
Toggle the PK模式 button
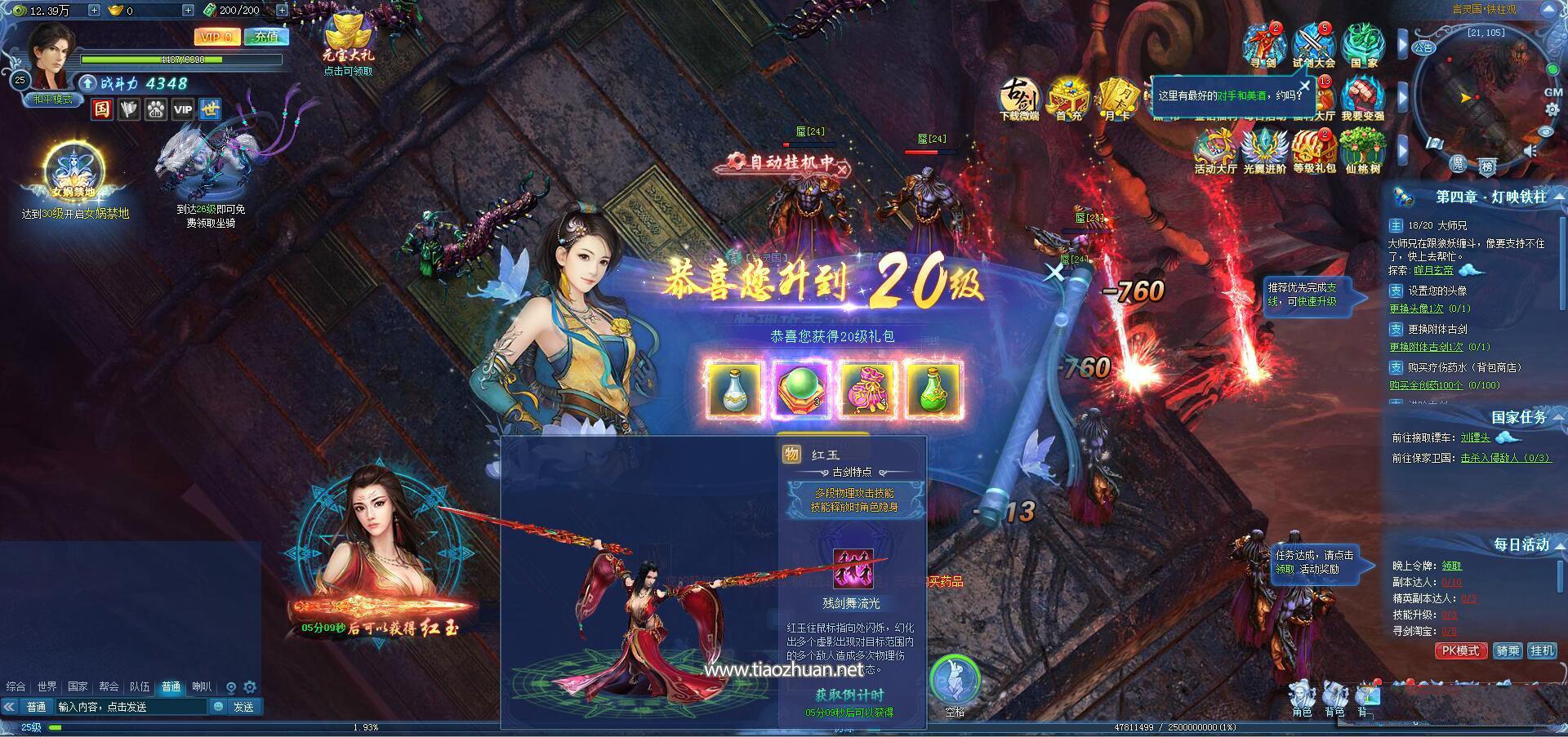pyautogui.click(x=1460, y=650)
